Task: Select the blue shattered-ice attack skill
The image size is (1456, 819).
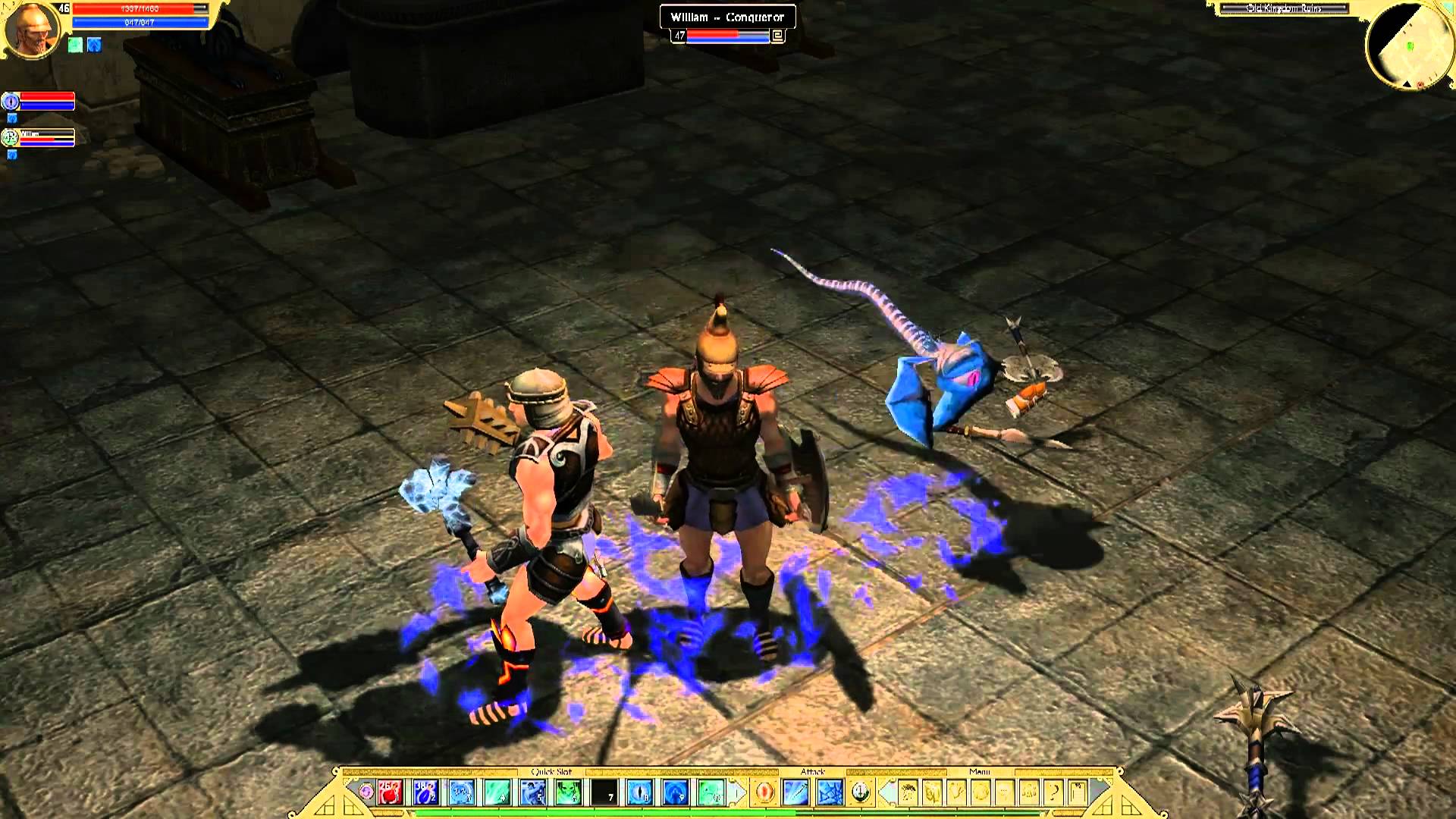Action: coord(829,792)
